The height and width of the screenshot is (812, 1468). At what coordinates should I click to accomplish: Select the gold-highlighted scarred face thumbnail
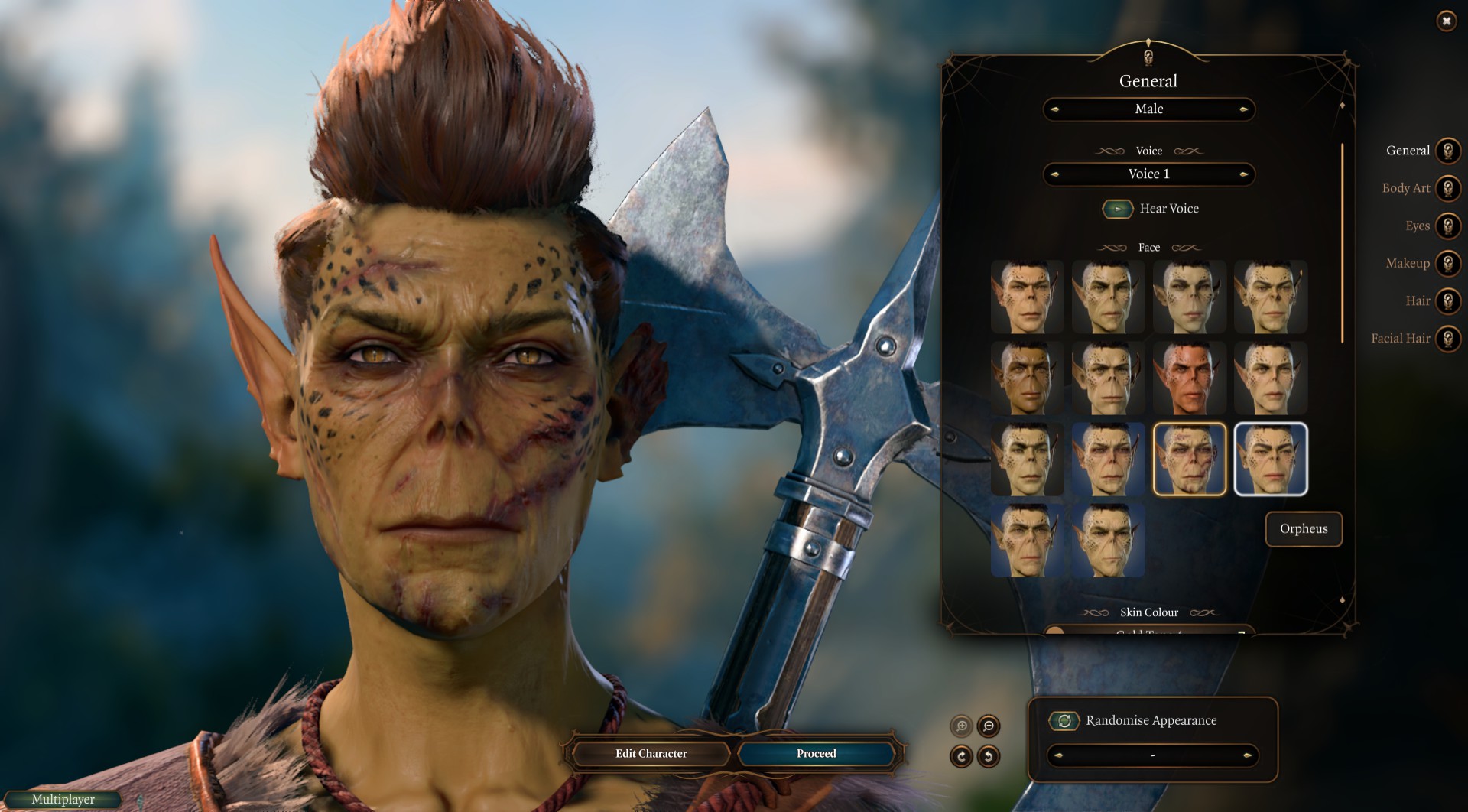1189,459
